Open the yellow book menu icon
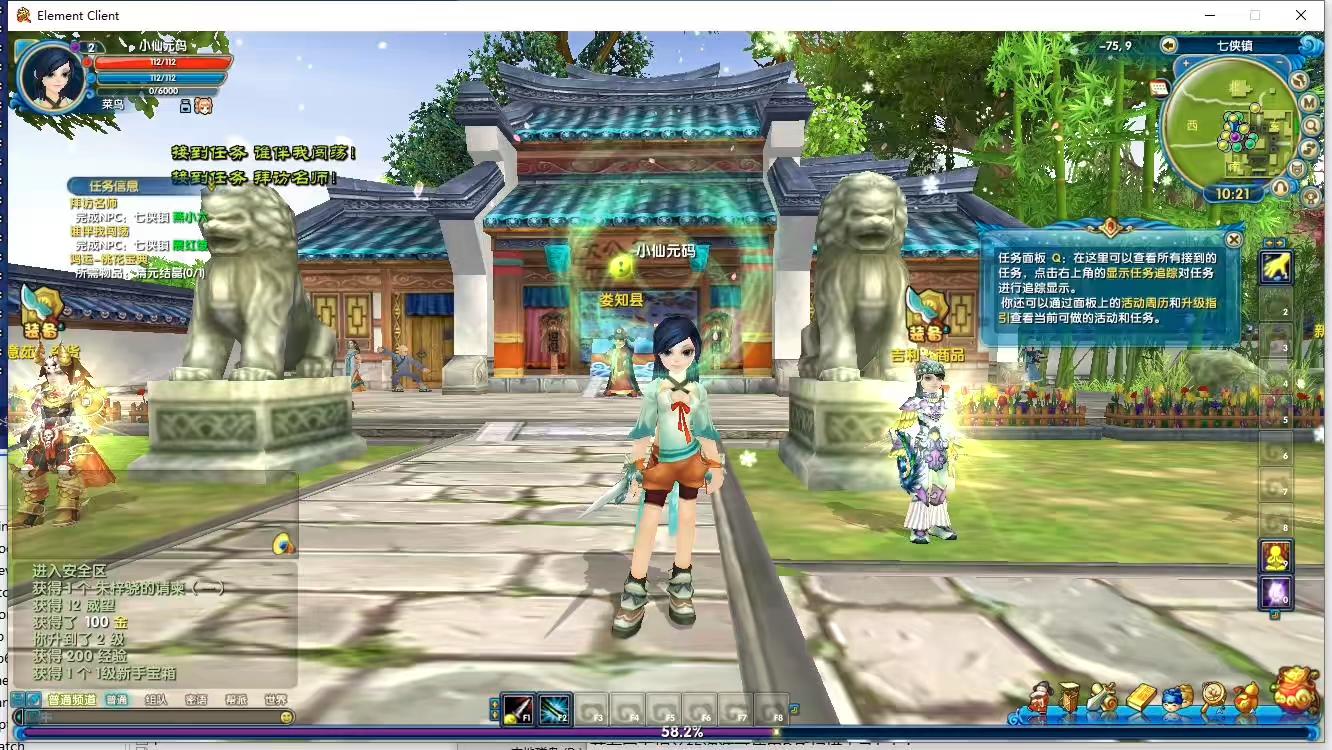 [1141, 697]
